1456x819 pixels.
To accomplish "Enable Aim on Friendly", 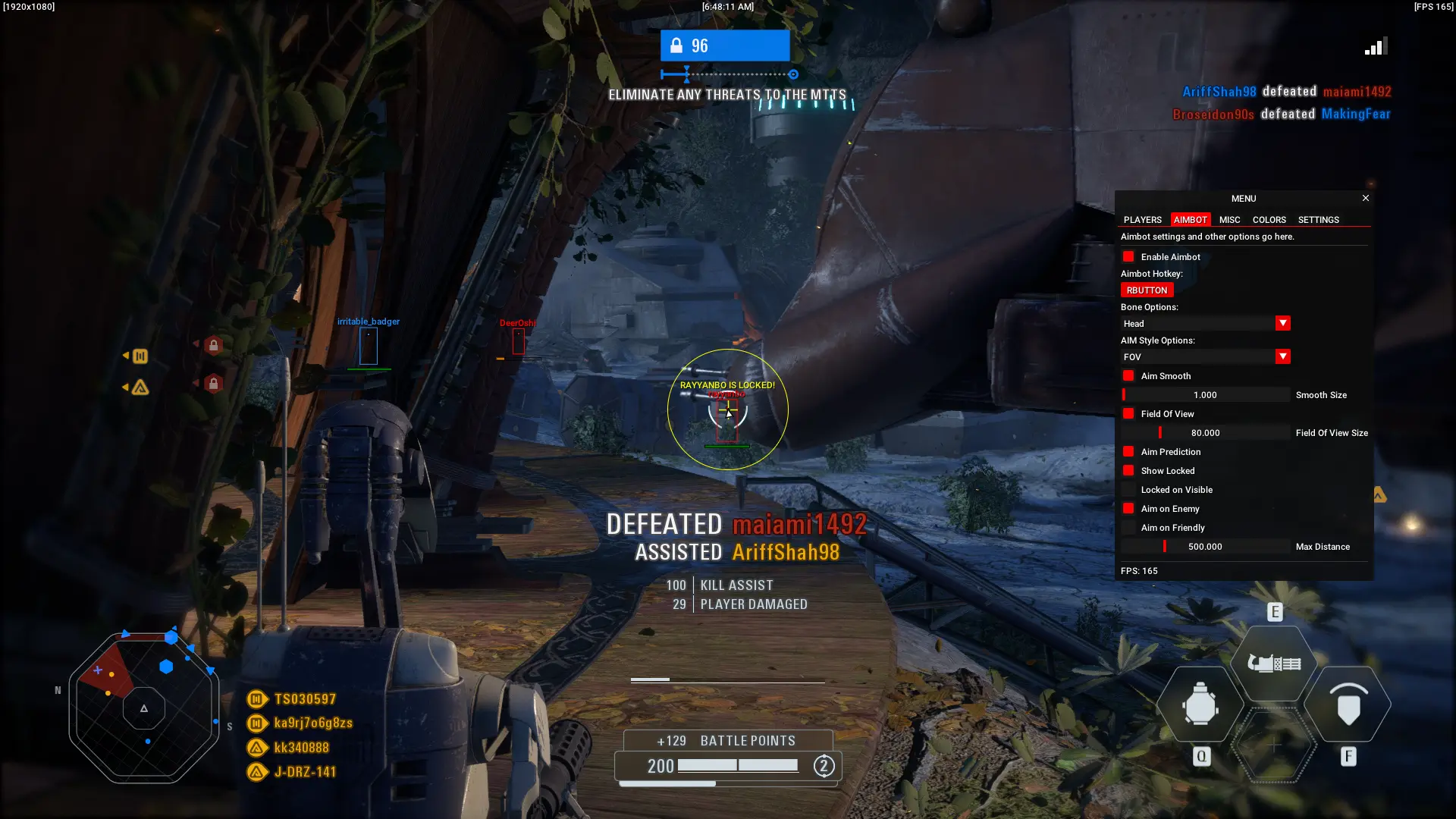I will coord(1128,527).
